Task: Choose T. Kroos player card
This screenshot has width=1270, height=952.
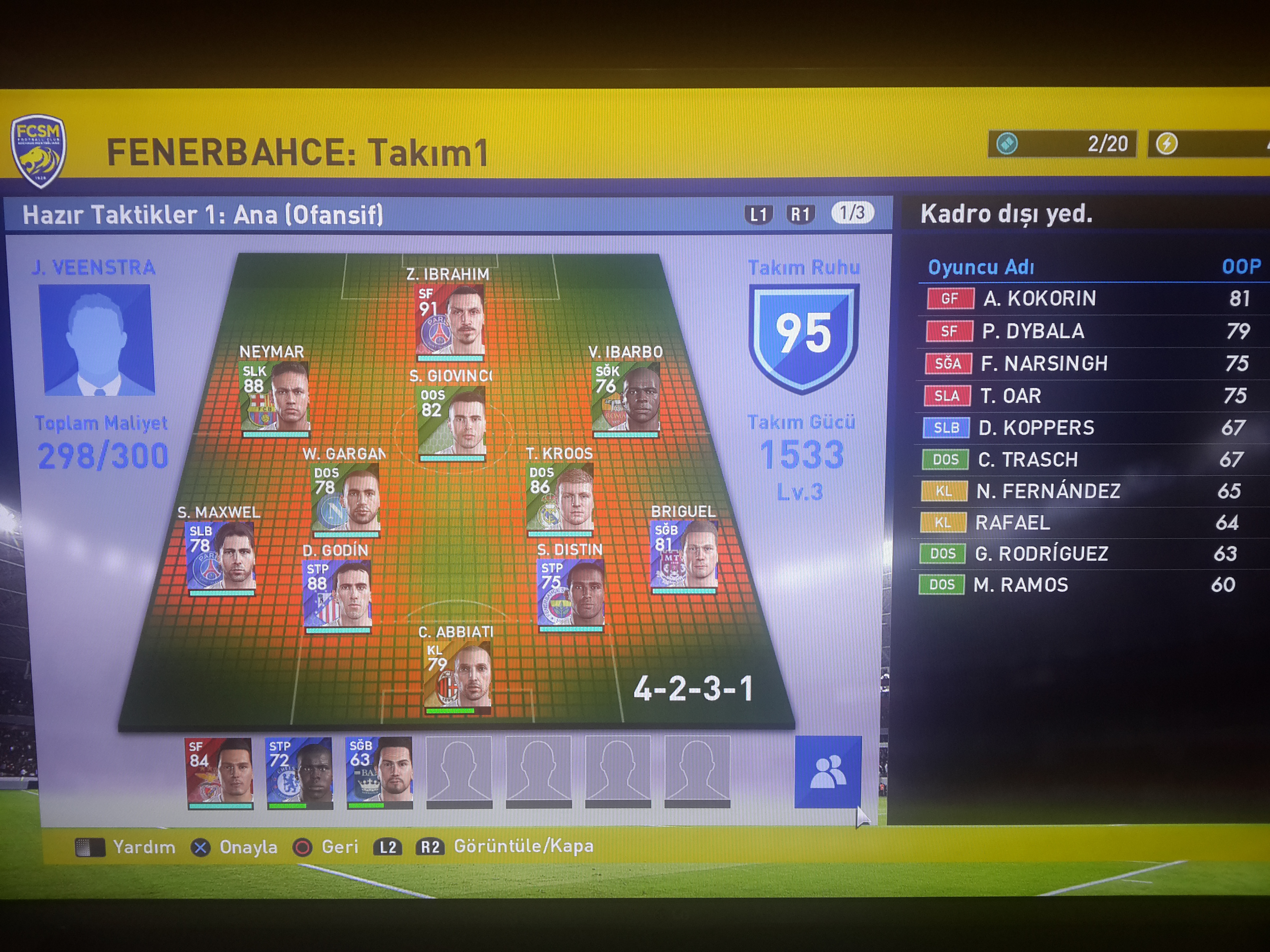Action: pos(560,497)
